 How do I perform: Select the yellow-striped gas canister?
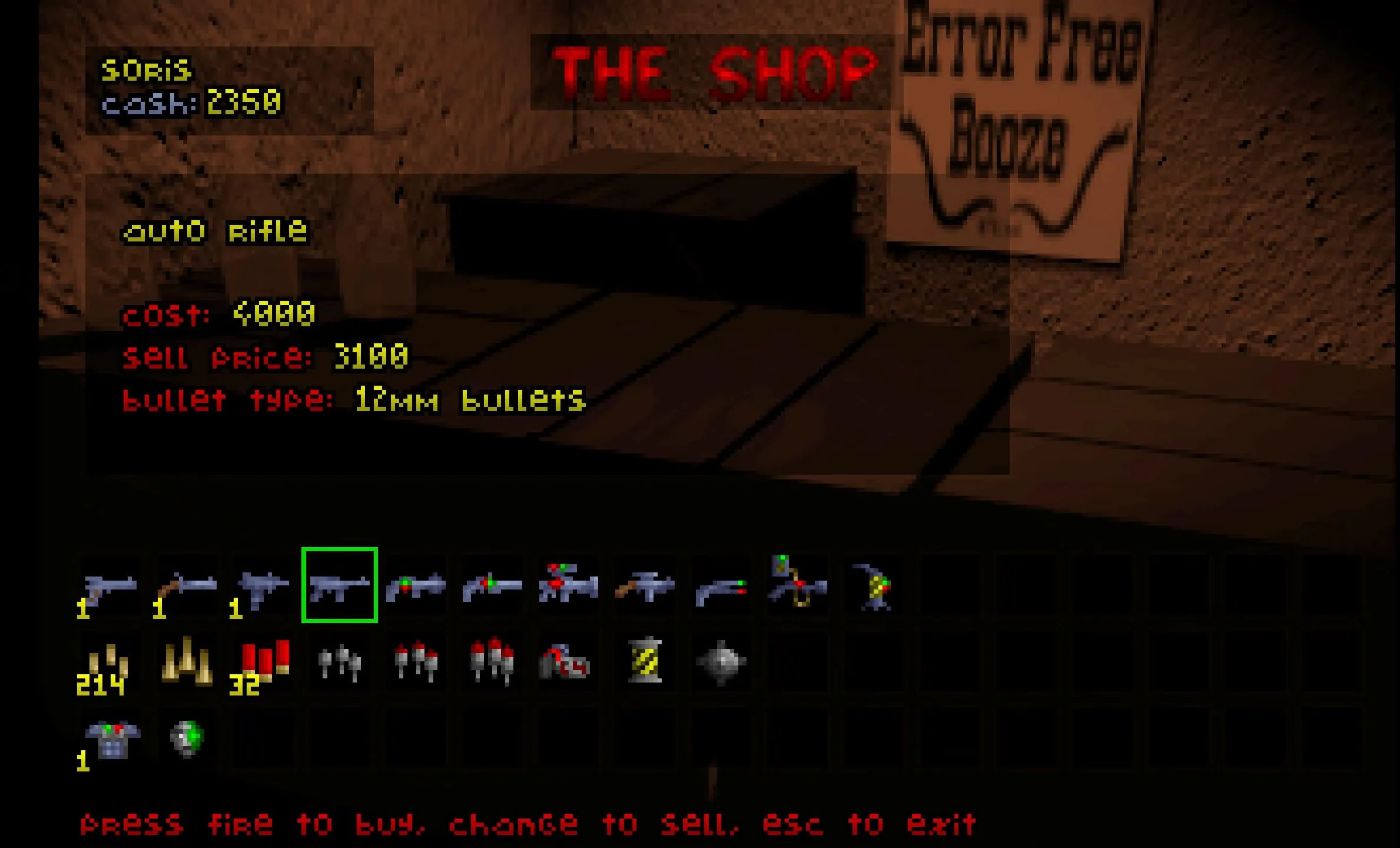645,661
